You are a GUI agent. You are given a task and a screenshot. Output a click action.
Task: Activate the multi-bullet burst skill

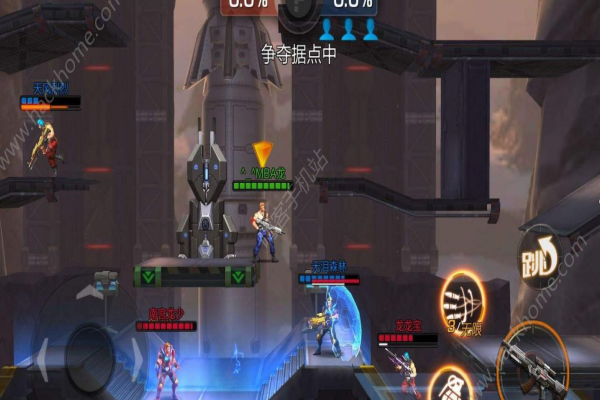pos(462,301)
